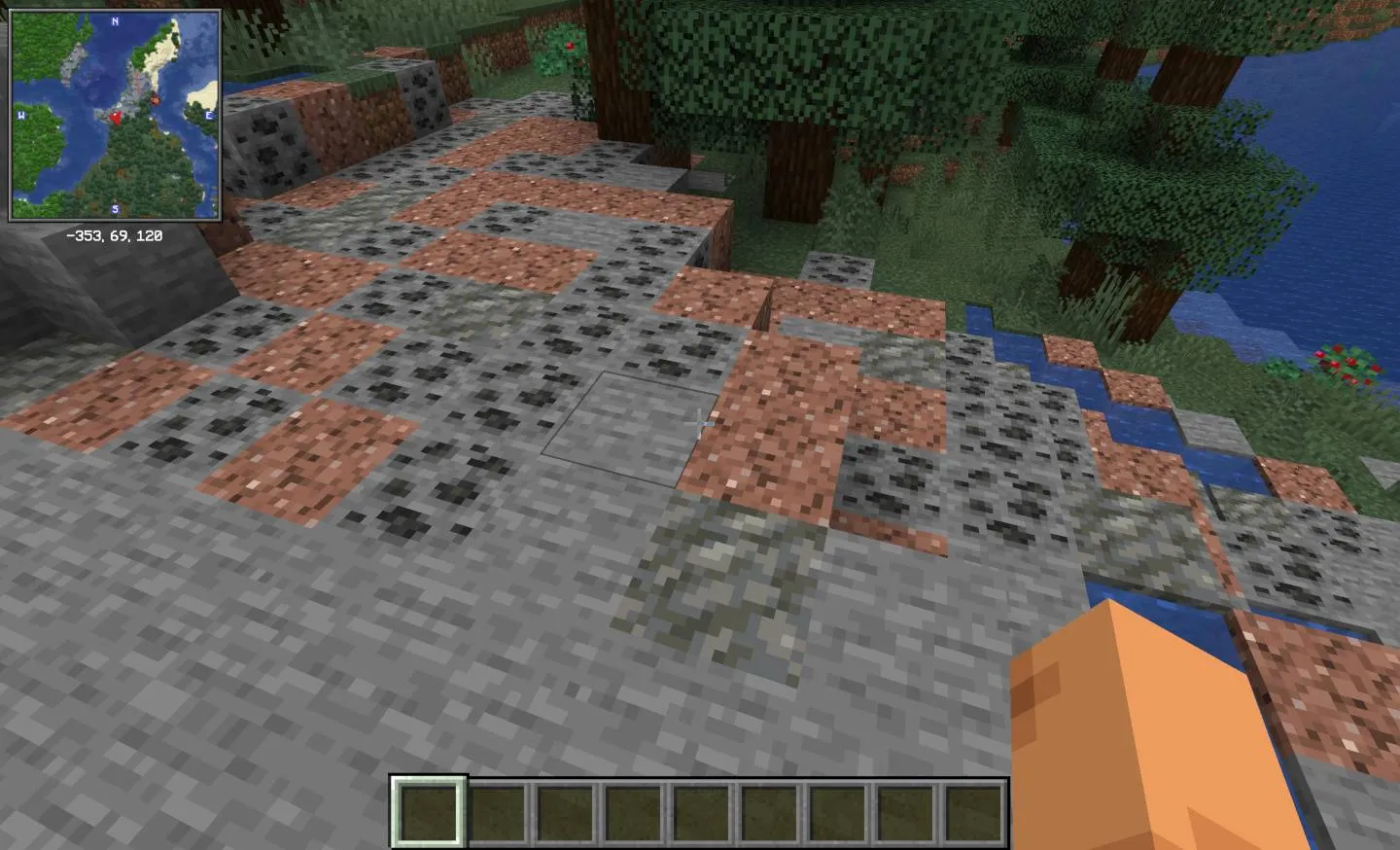Click the N compass indicator on the minimap
The width and height of the screenshot is (1400, 850).
point(115,20)
